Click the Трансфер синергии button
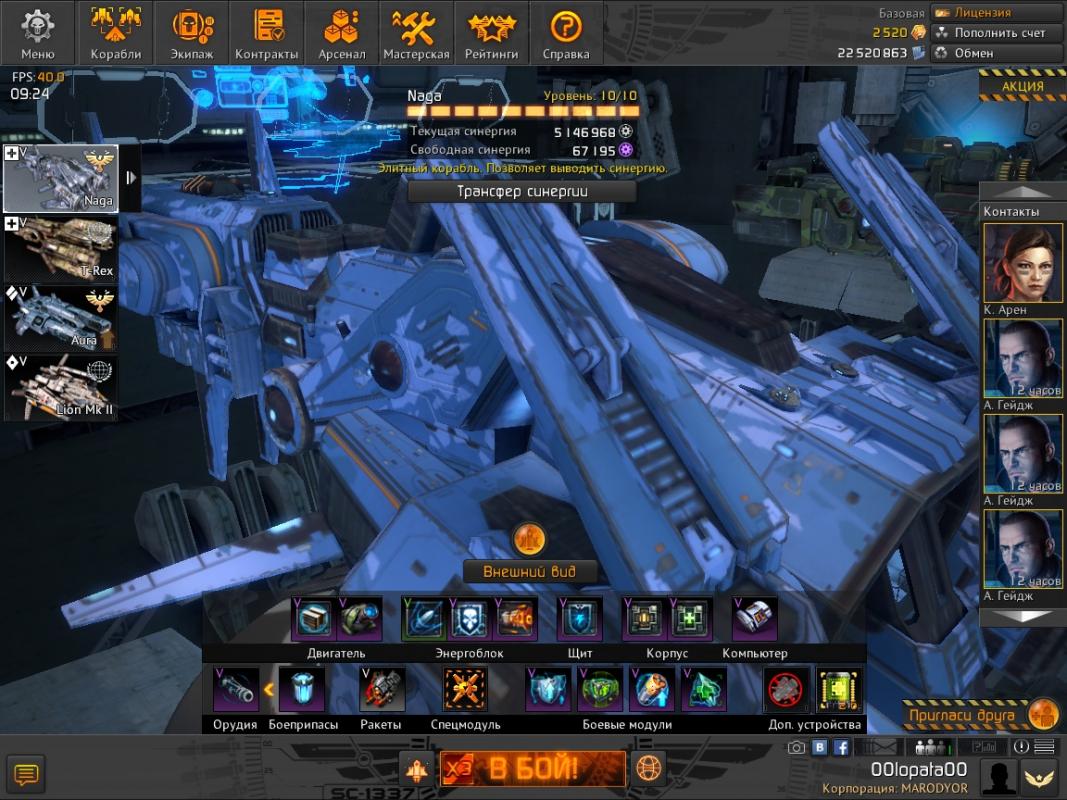Viewport: 1067px width, 800px height. click(521, 192)
